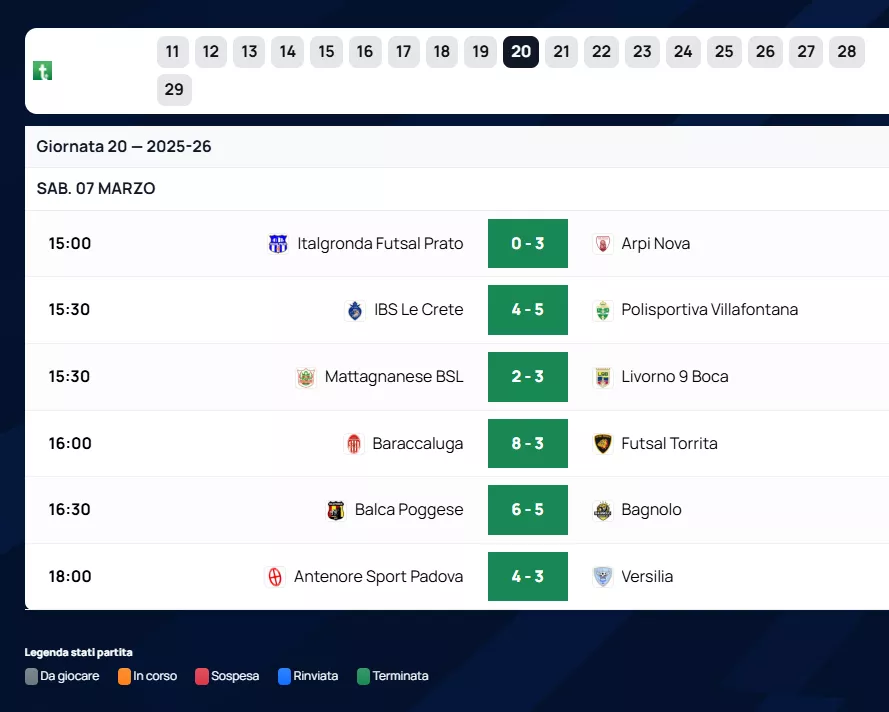Open the 4 - 5 IBS Le Crete score
The image size is (889, 712).
(x=527, y=310)
